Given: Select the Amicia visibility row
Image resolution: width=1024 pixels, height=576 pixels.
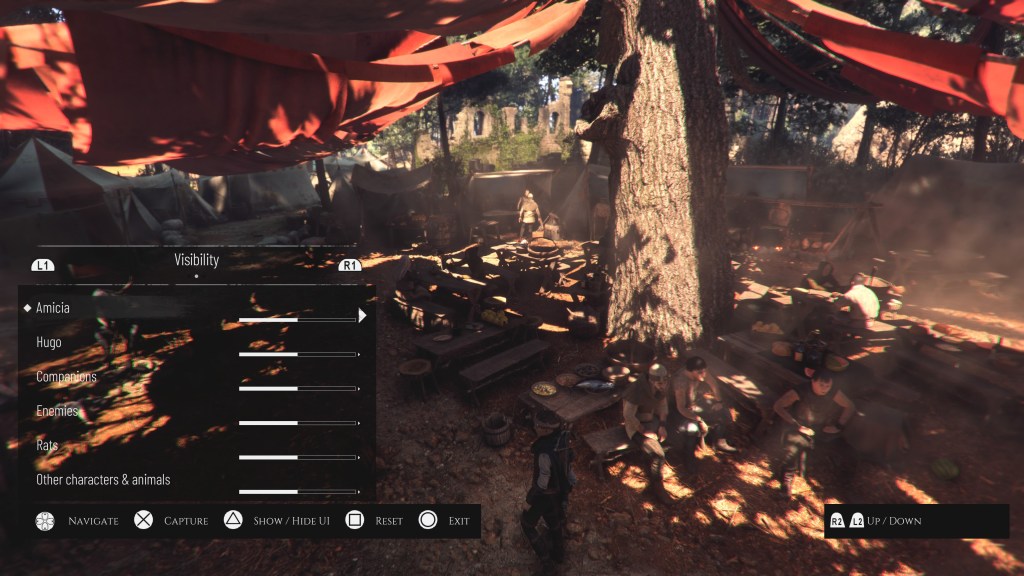Looking at the screenshot, I should (53, 308).
